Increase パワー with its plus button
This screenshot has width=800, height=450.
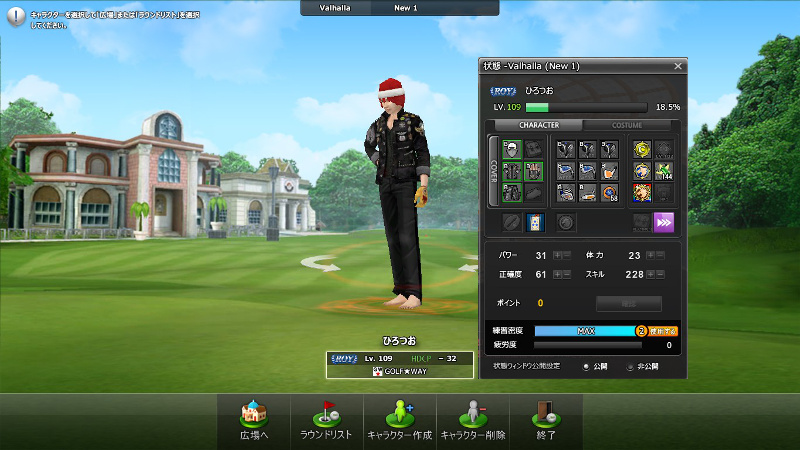557,256
